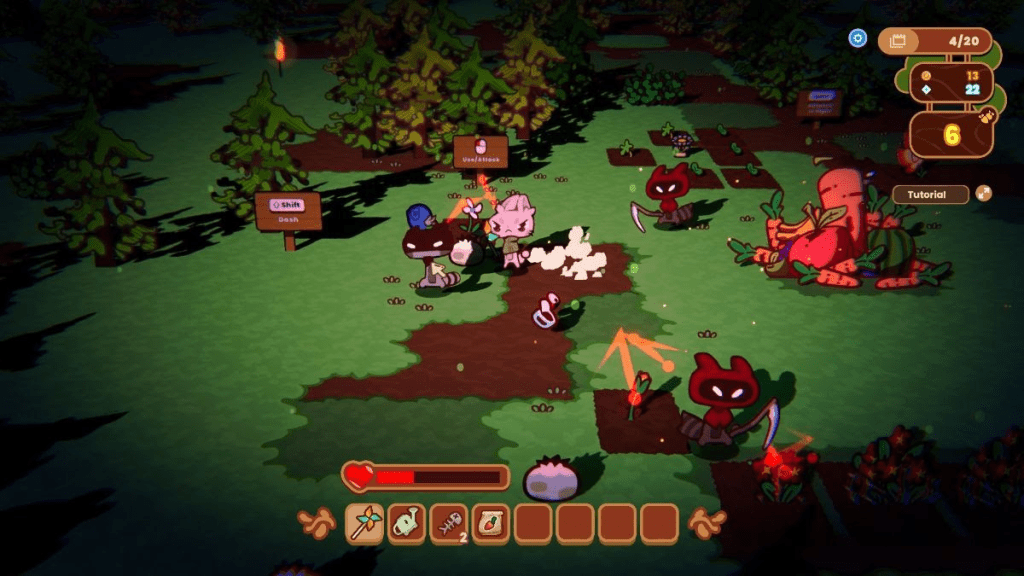Click the Tutorial button
Image resolution: width=1024 pixels, height=576 pixels.
click(929, 194)
